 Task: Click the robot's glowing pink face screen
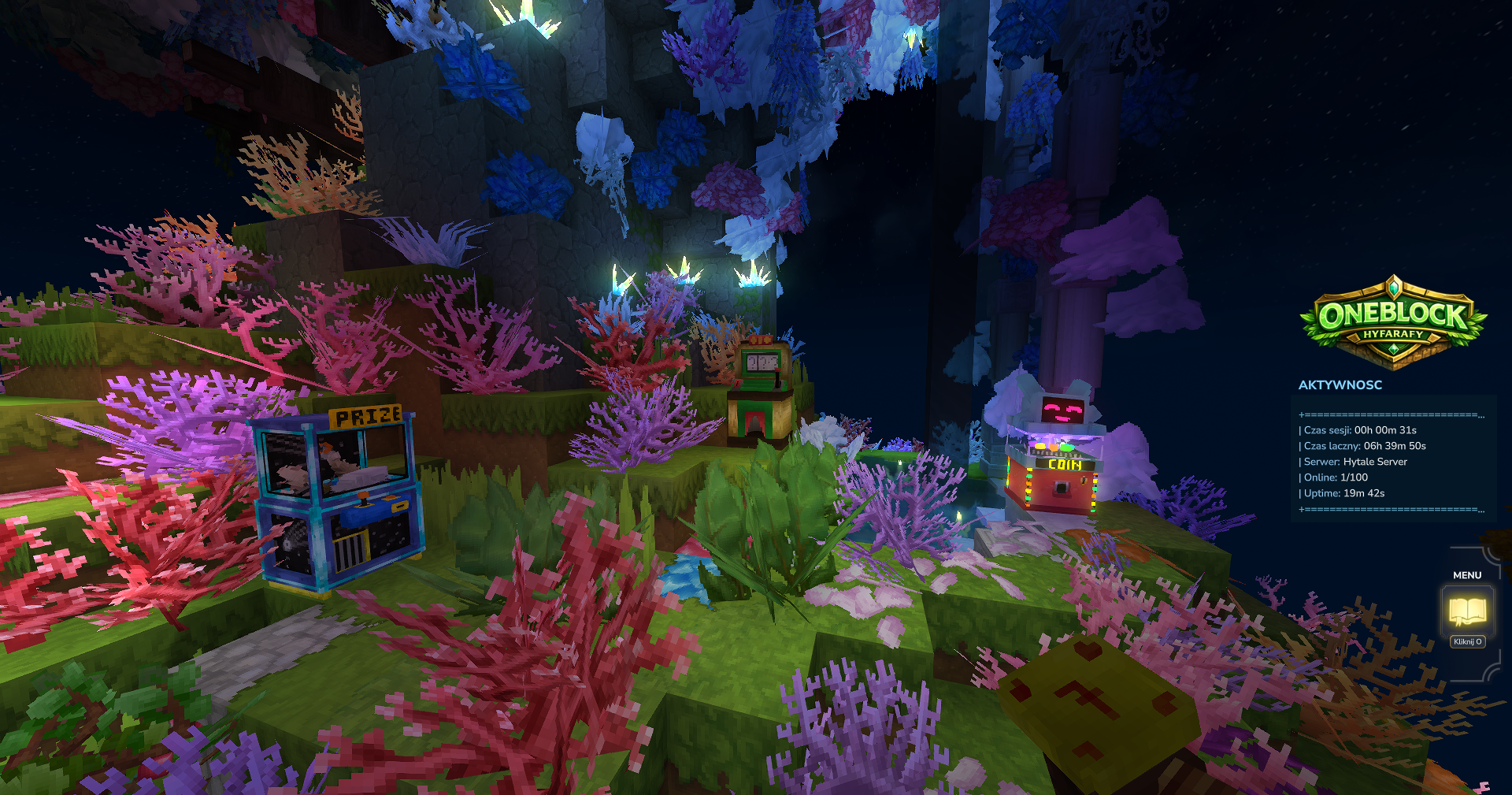coord(1061,407)
